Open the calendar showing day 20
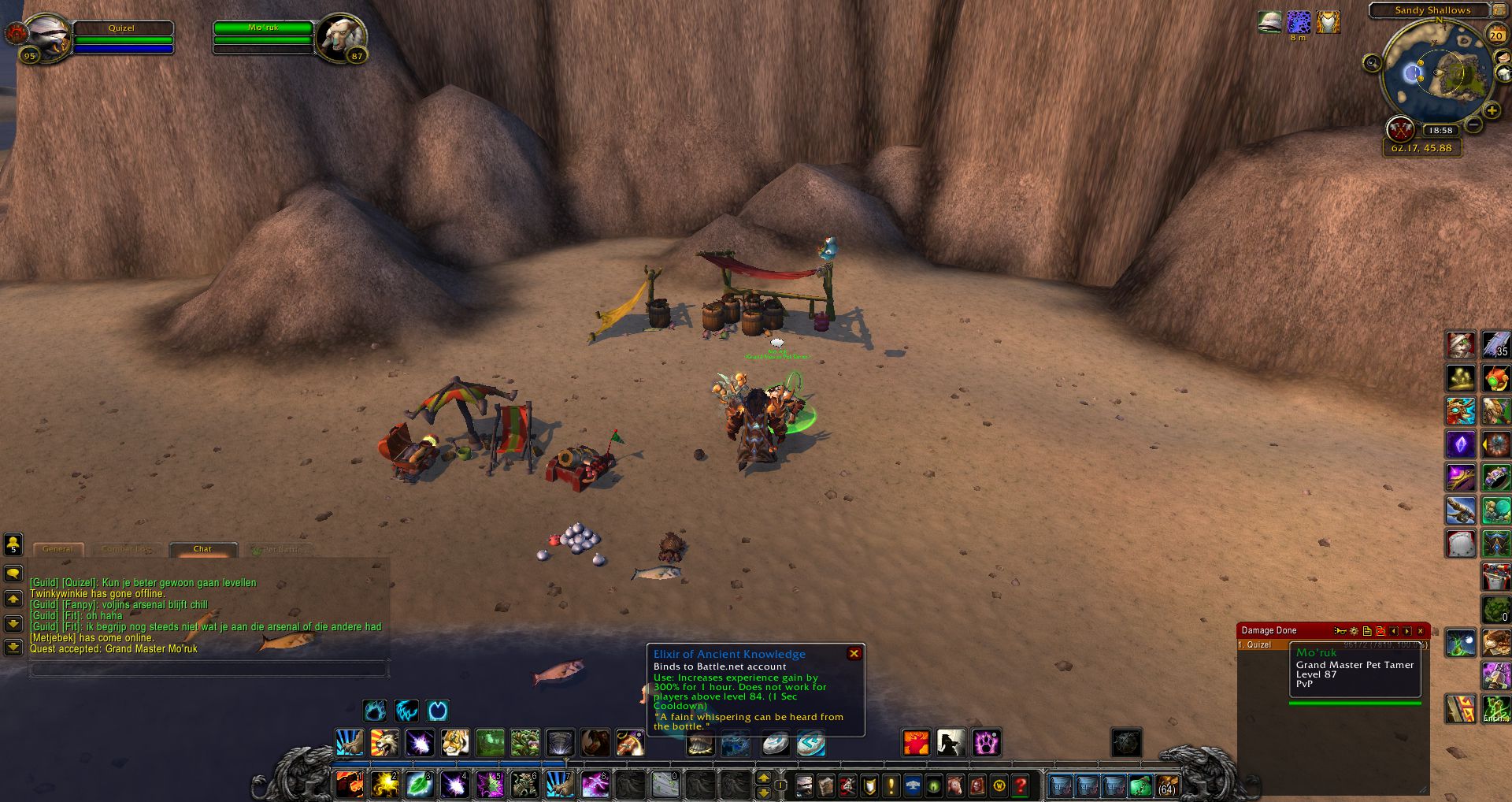The image size is (1512, 802). click(1496, 35)
